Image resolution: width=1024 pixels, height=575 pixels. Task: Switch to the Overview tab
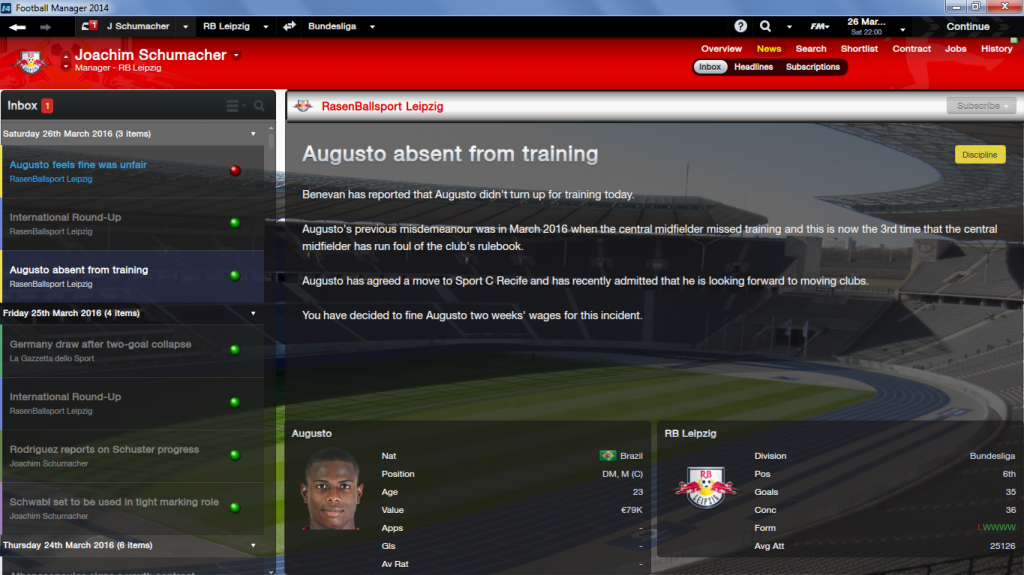pos(721,49)
